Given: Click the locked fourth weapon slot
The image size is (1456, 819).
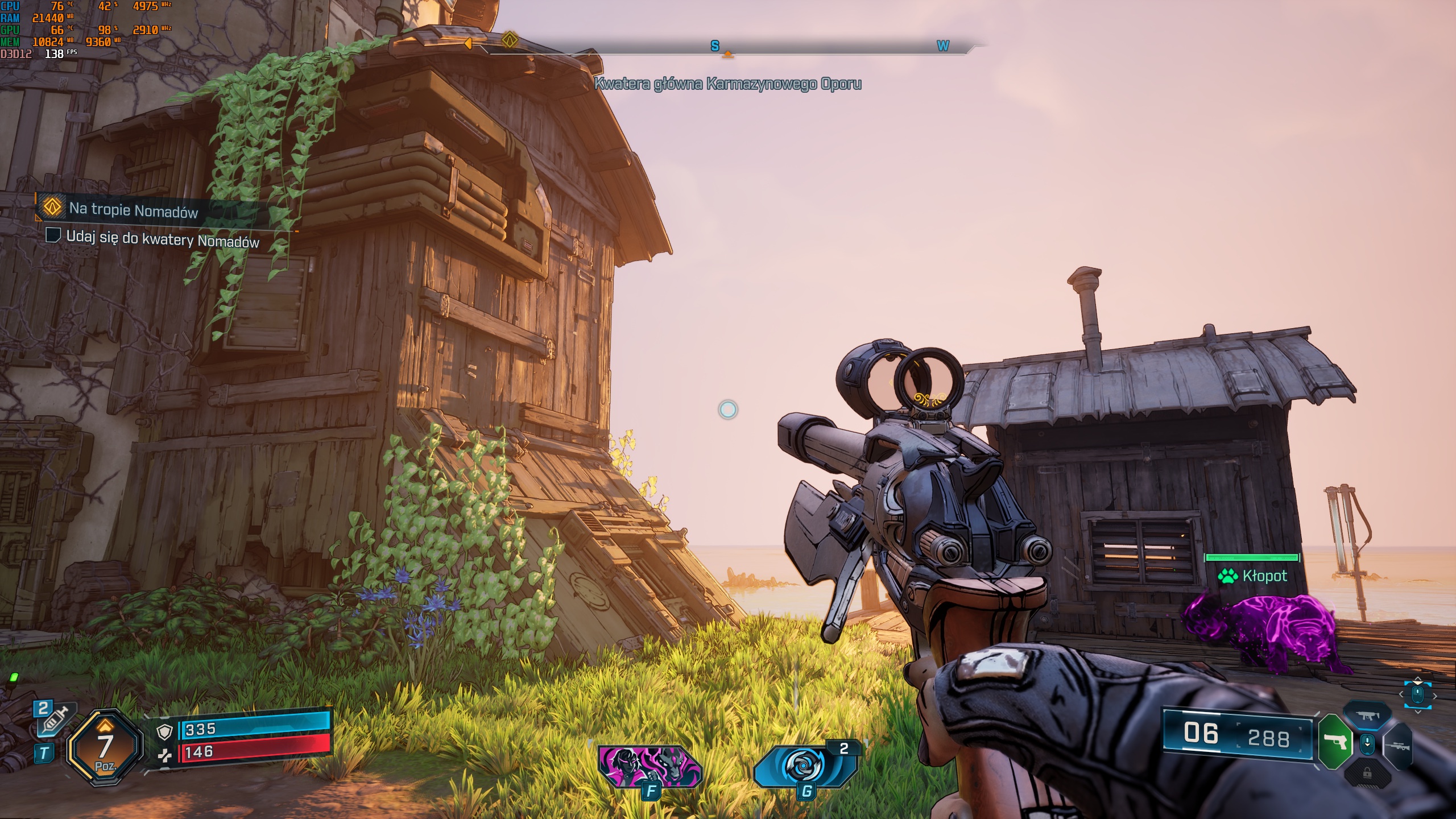Looking at the screenshot, I should 1367,773.
